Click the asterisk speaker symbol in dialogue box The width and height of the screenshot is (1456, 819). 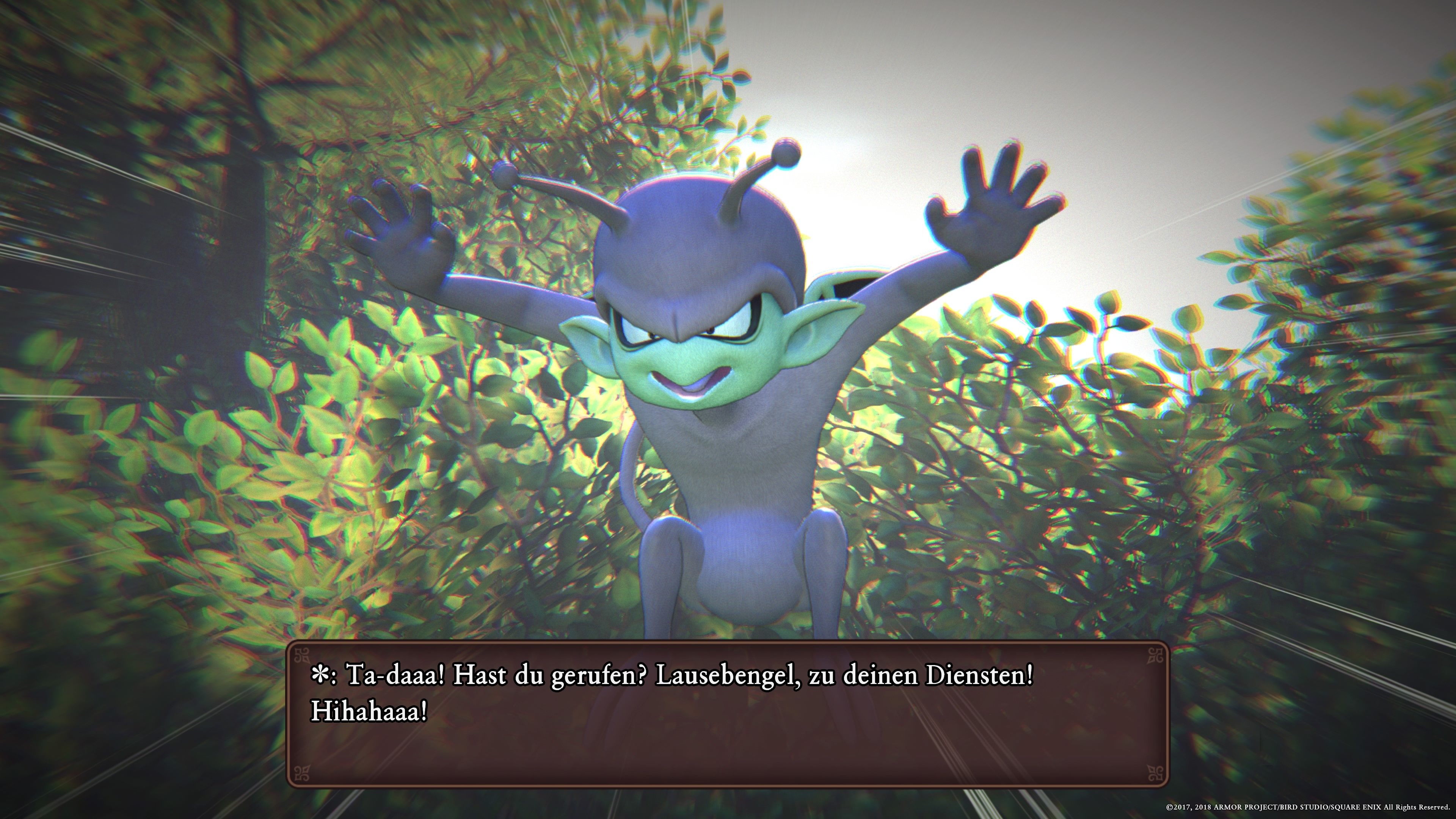coord(320,674)
